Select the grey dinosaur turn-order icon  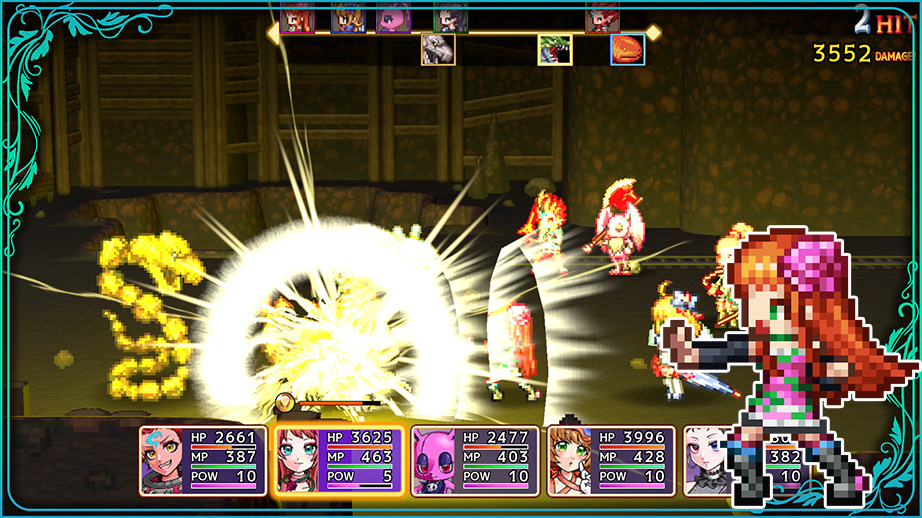pyautogui.click(x=438, y=49)
